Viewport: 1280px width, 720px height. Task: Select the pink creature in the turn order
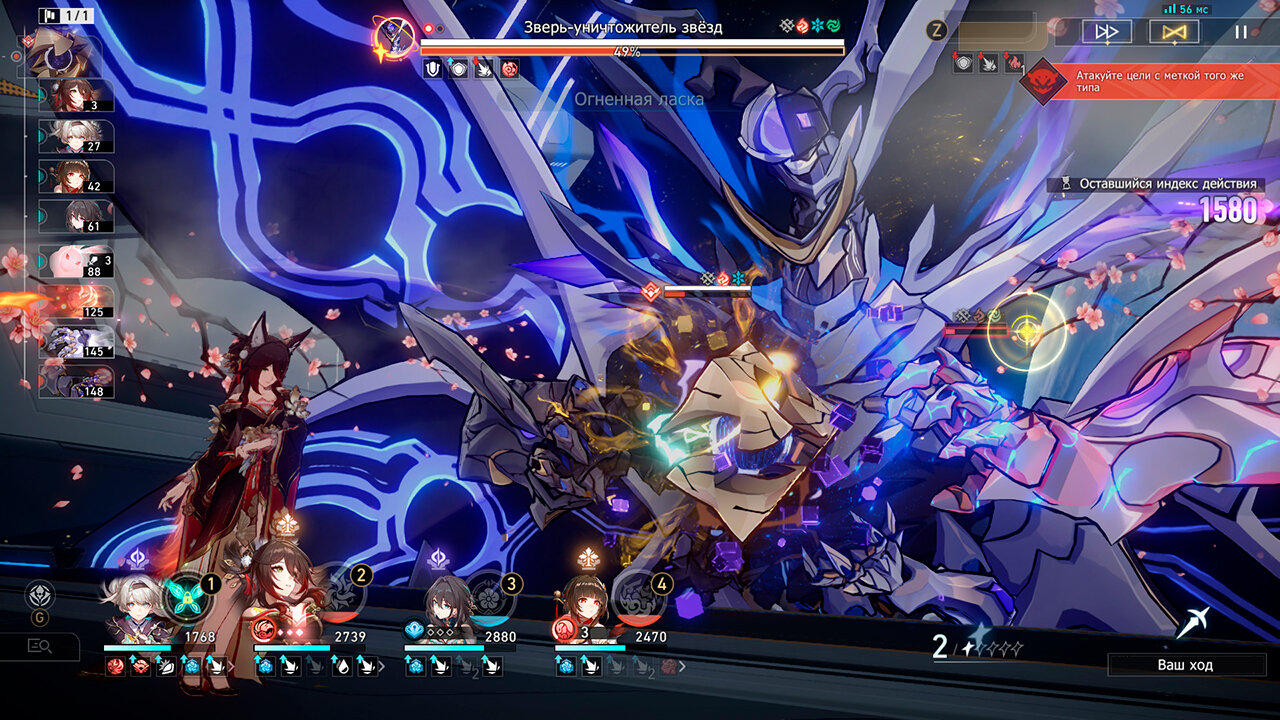tap(77, 262)
